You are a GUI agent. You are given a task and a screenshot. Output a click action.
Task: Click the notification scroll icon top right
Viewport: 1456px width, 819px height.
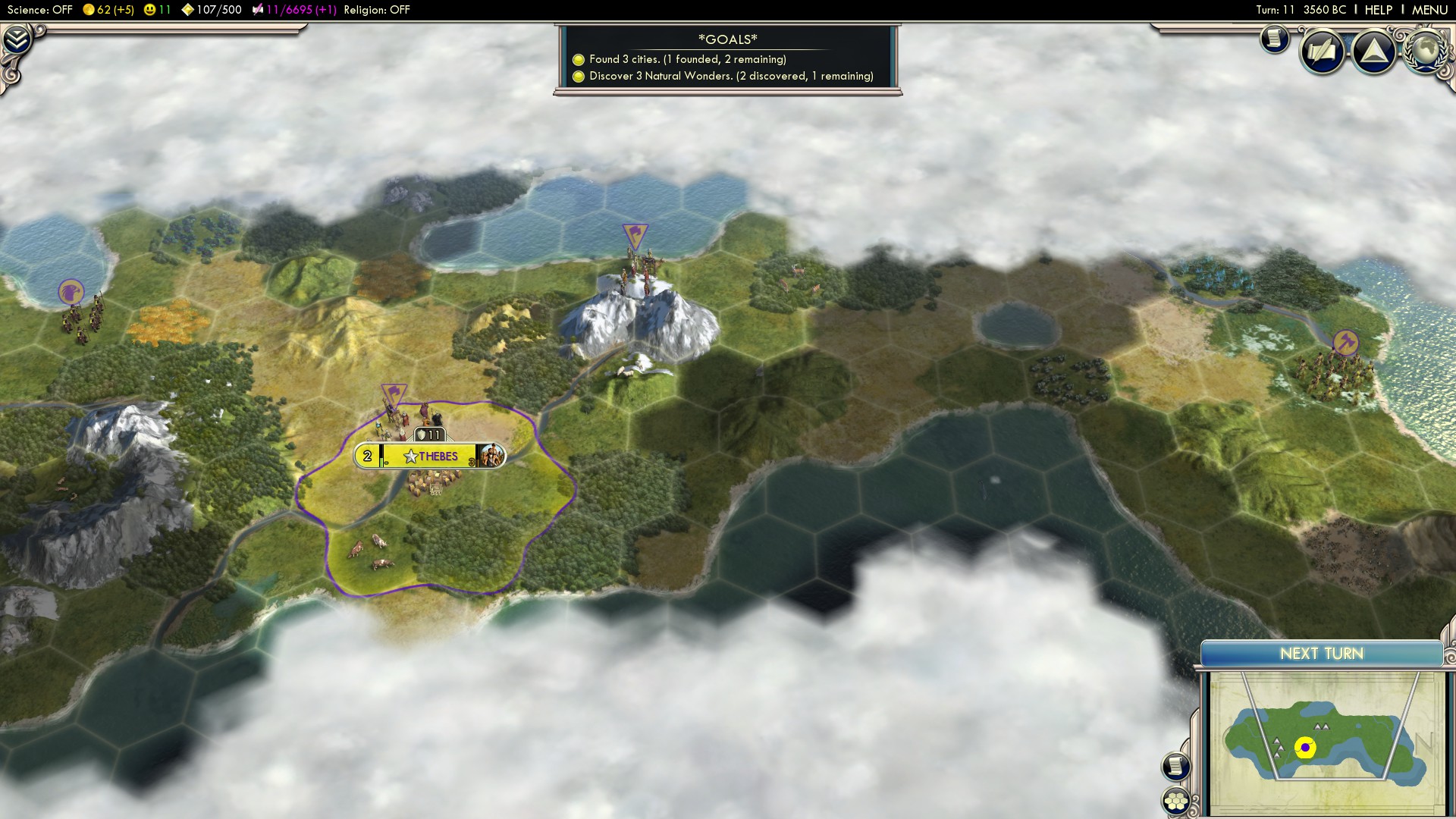coord(1274,39)
